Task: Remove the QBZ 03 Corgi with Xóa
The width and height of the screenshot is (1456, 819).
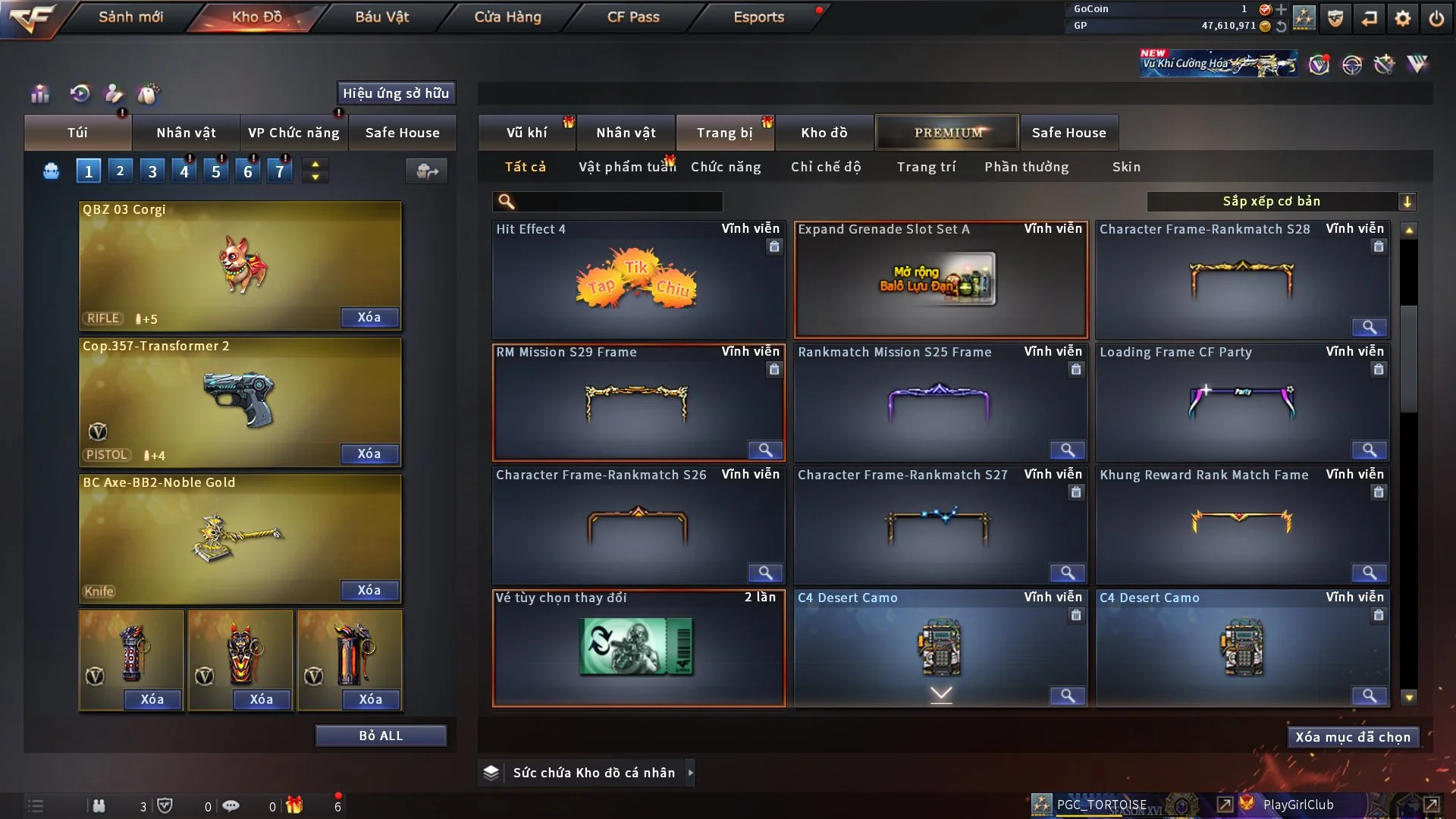Action: pos(369,318)
